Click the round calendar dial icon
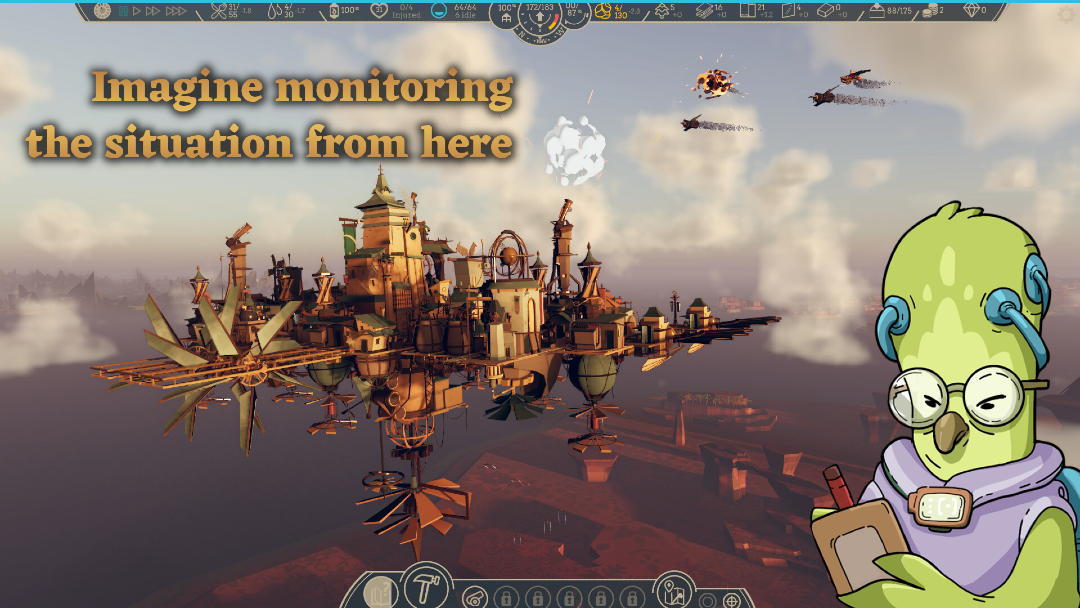 coord(102,11)
